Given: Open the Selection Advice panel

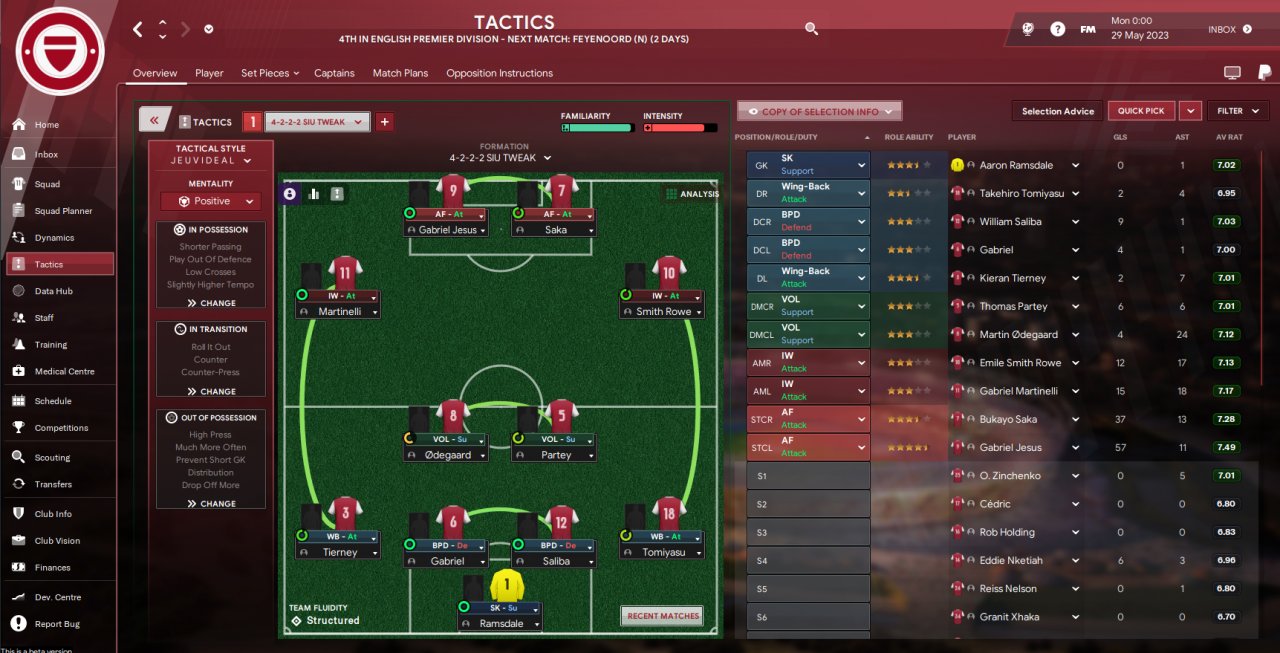Looking at the screenshot, I should click(x=1057, y=111).
